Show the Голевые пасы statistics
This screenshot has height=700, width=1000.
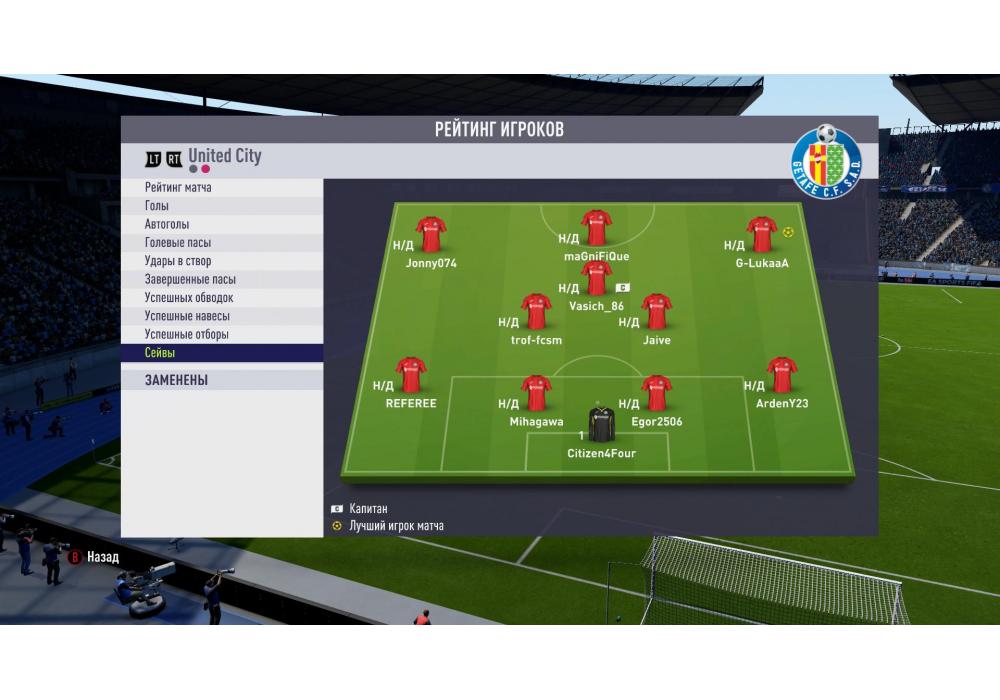coord(222,243)
